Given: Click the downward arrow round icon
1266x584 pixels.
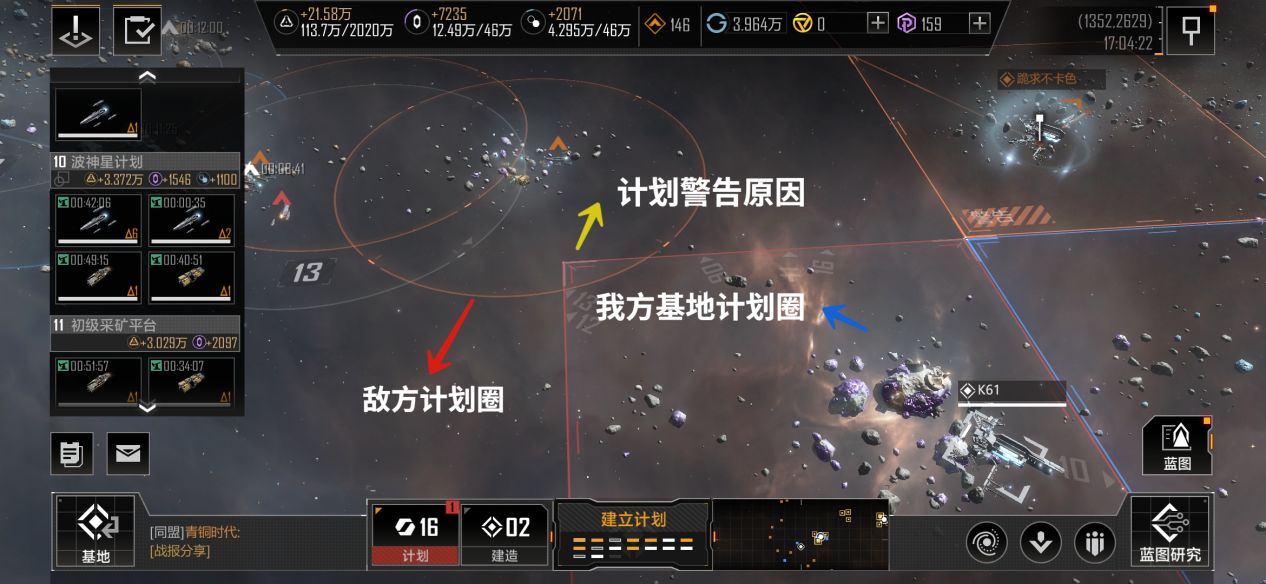Looking at the screenshot, I should click(1040, 542).
